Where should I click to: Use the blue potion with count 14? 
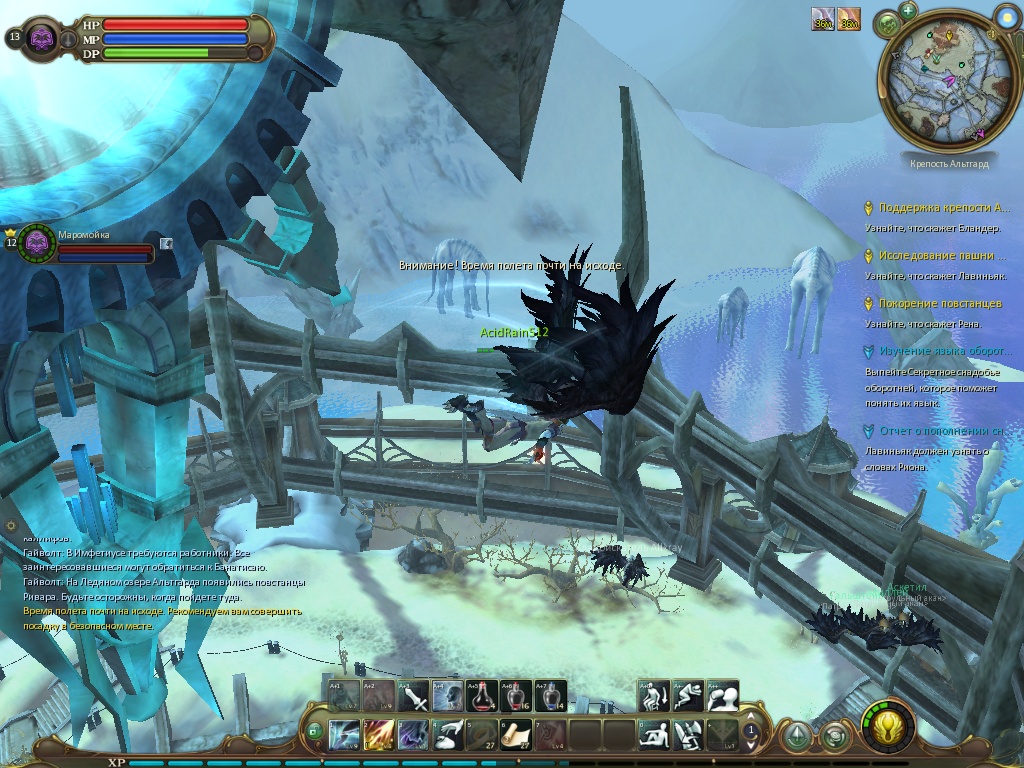tap(549, 695)
